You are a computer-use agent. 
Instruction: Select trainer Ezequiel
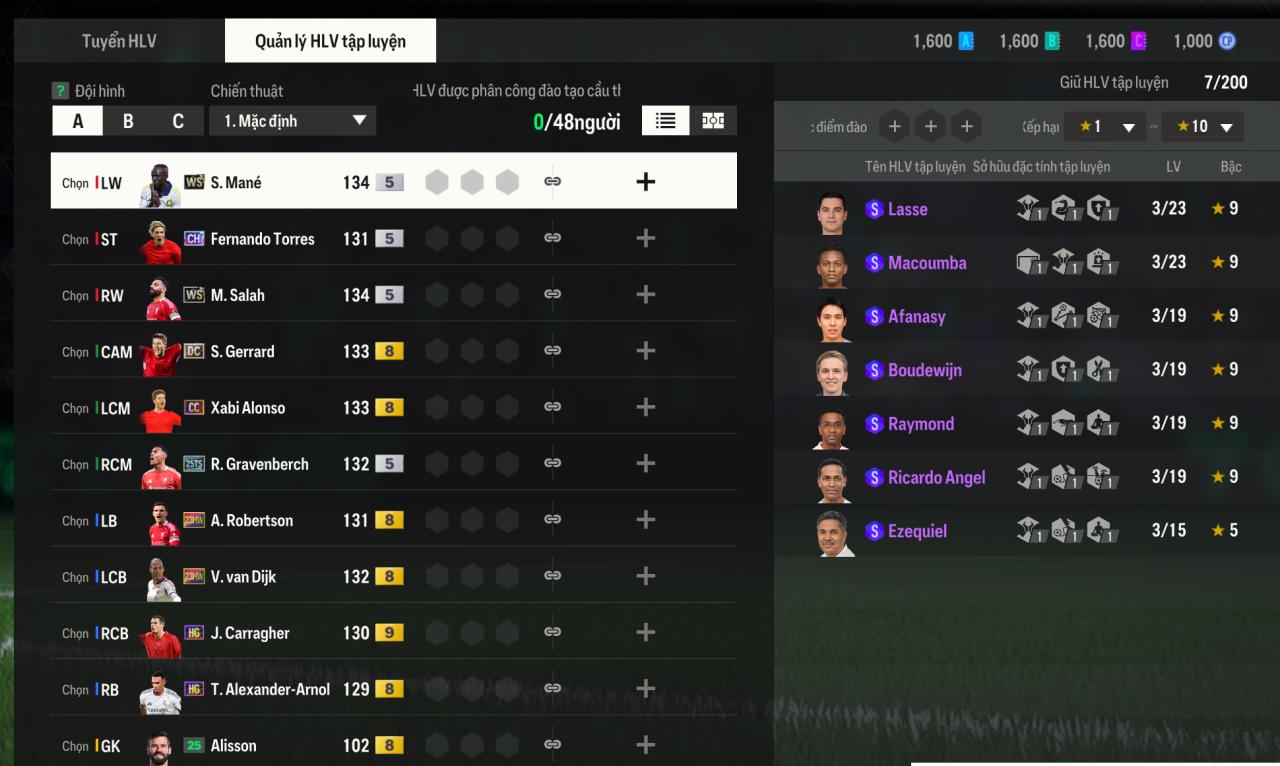(916, 531)
